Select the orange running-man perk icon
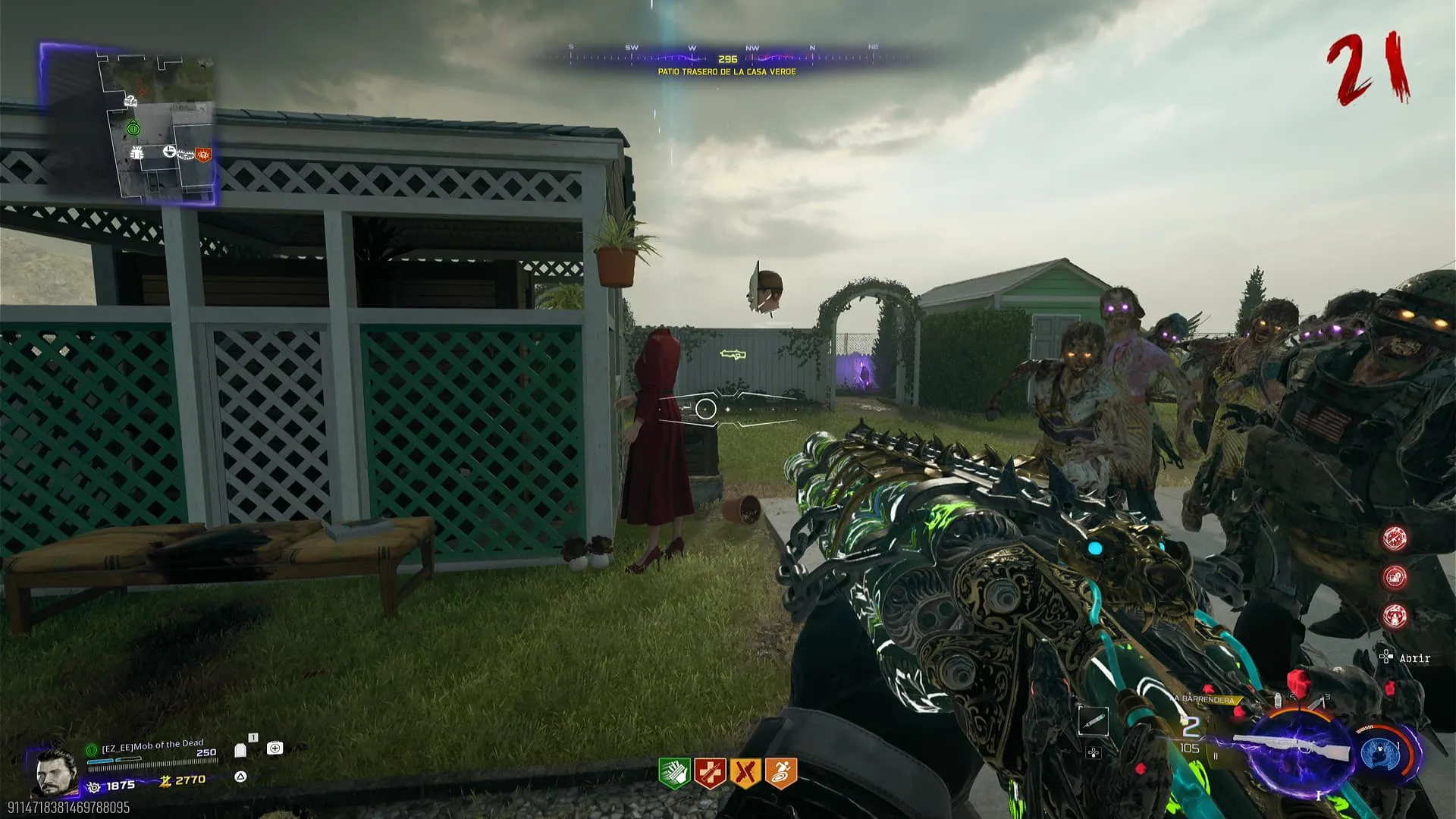1456x819 pixels. [781, 773]
